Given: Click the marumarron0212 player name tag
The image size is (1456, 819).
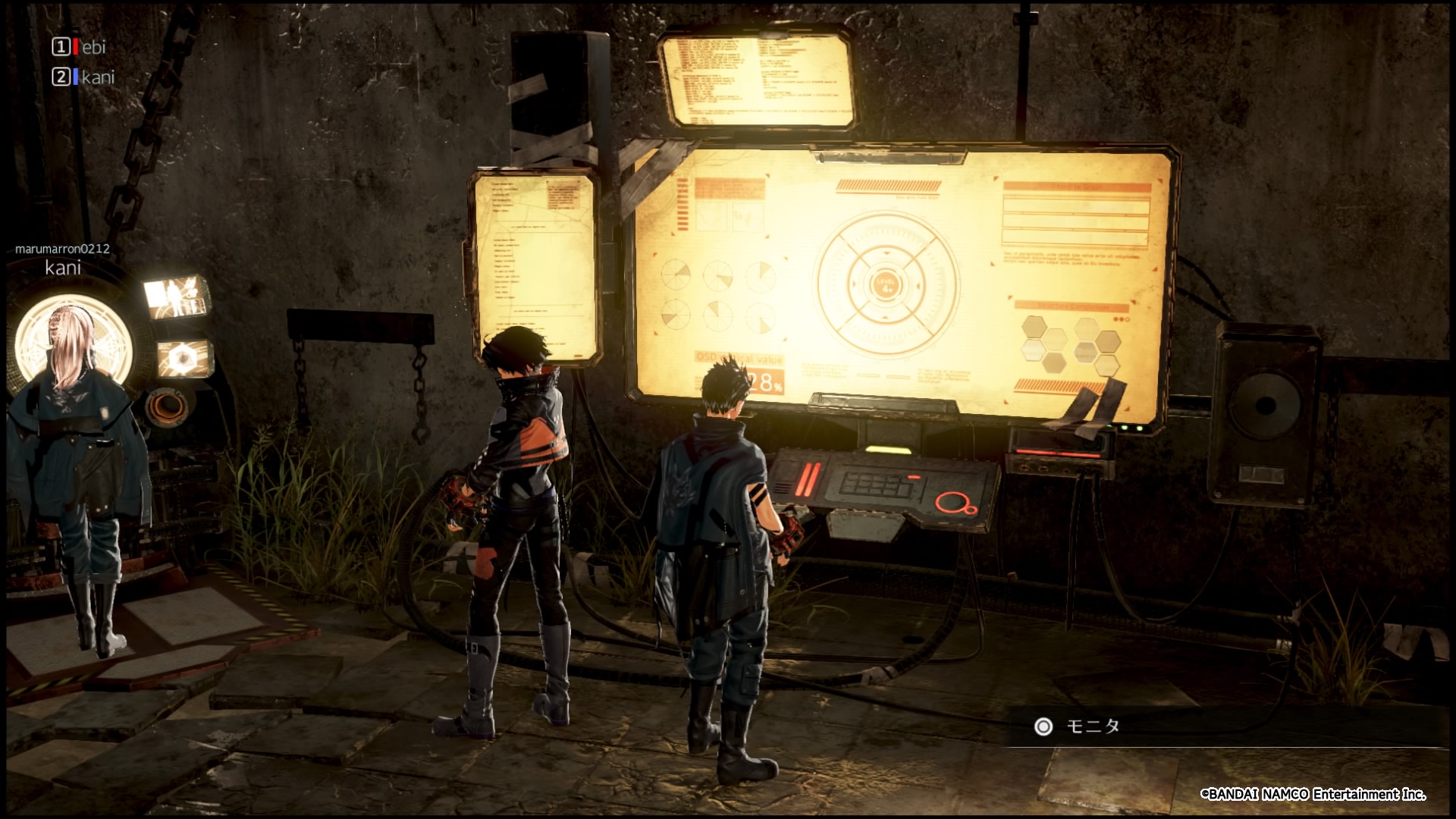Looking at the screenshot, I should [x=62, y=249].
